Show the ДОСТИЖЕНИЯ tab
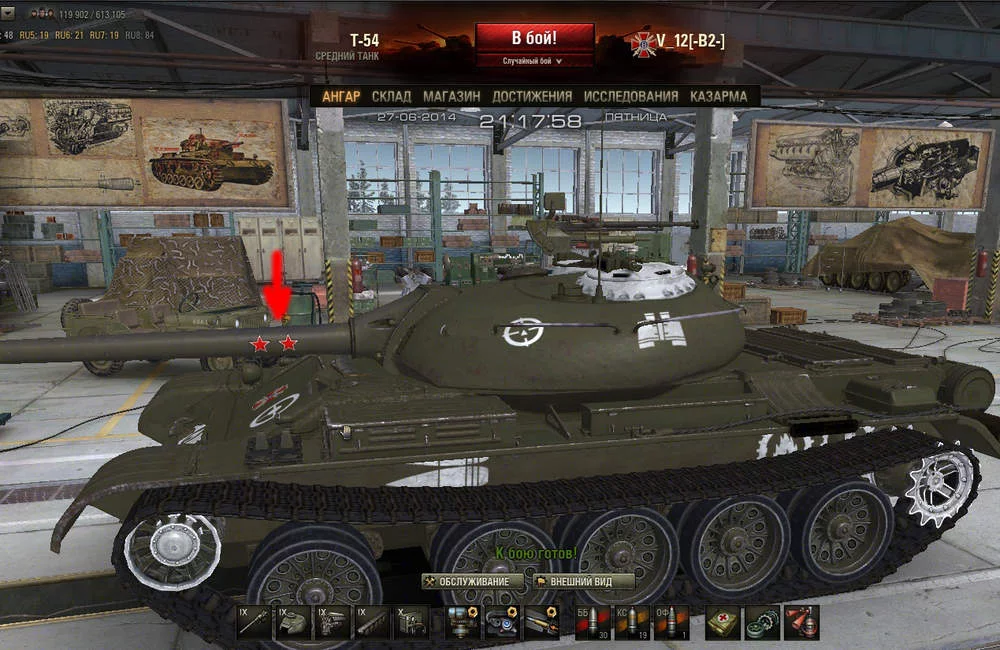 (532, 96)
